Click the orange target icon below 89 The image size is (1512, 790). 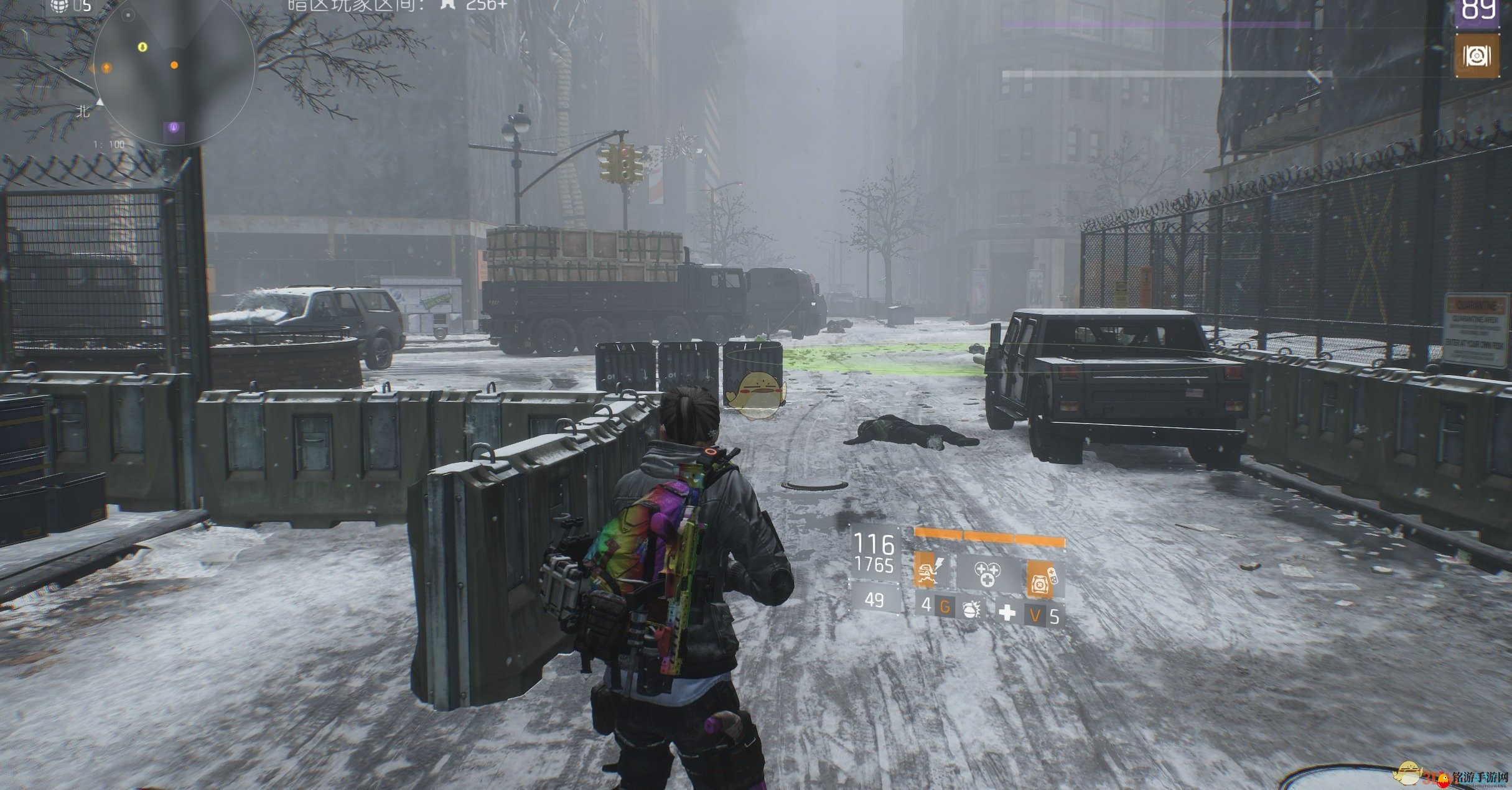tap(1477, 57)
